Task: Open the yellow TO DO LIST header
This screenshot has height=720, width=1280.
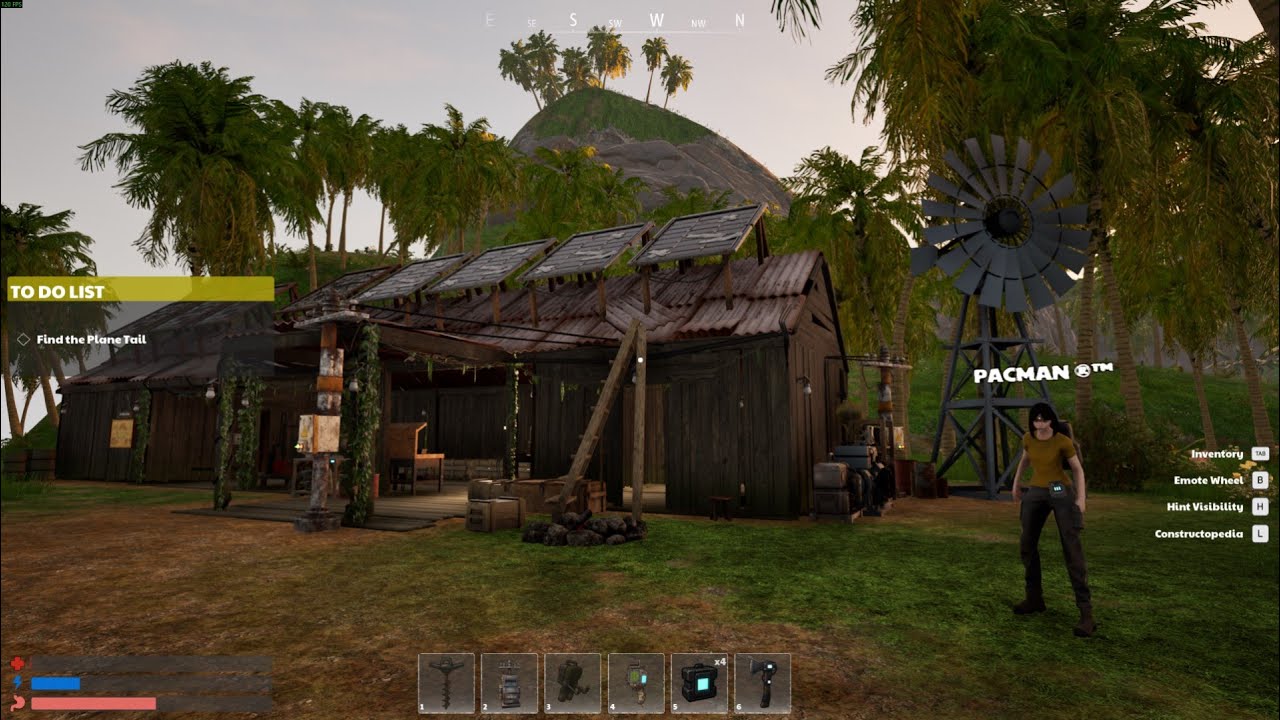Action: (x=140, y=291)
